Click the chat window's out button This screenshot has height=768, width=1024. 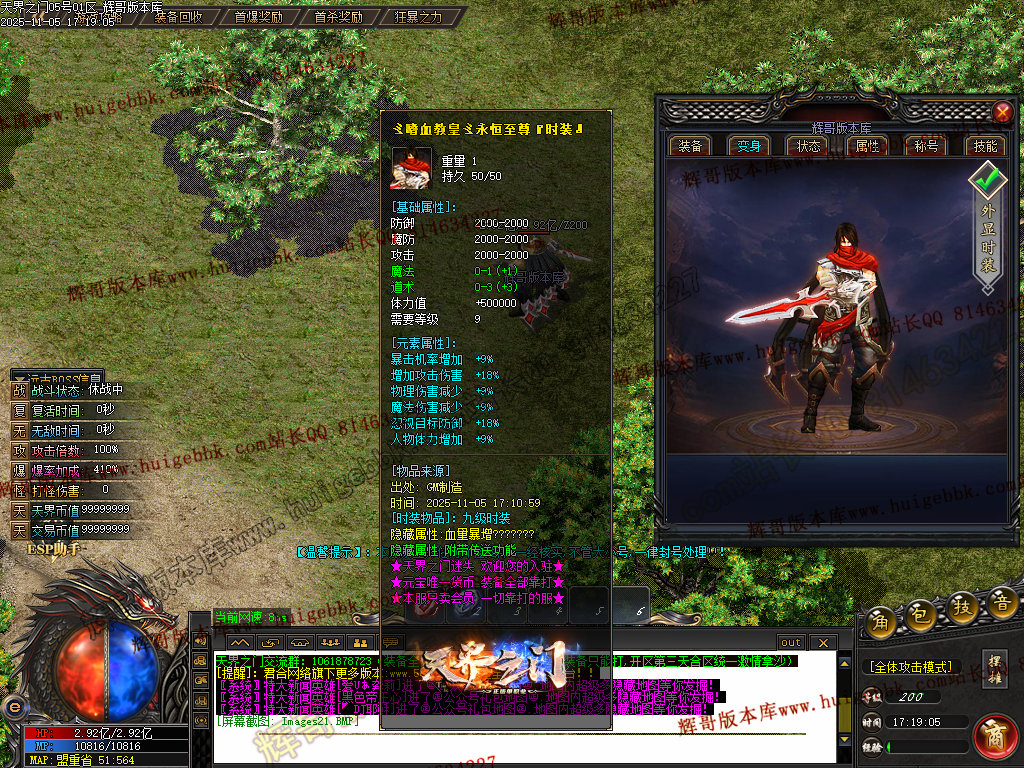[790, 642]
